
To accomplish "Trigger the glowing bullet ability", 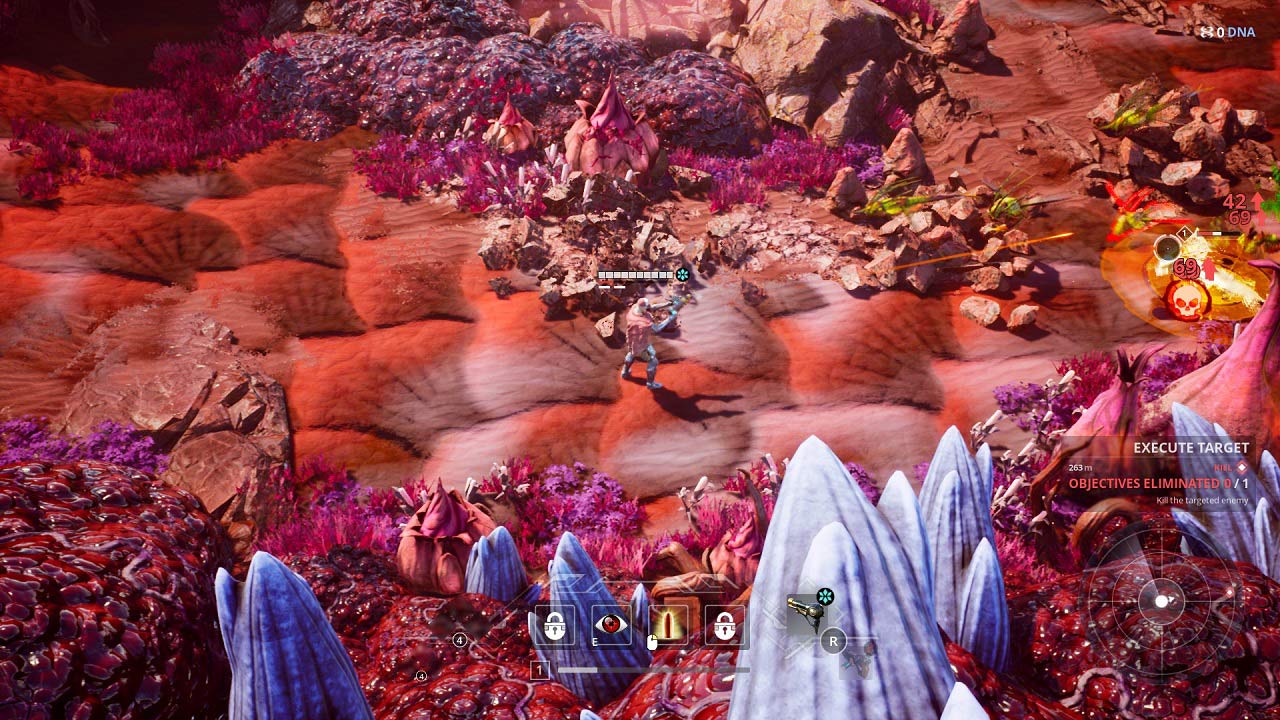I will coord(668,625).
